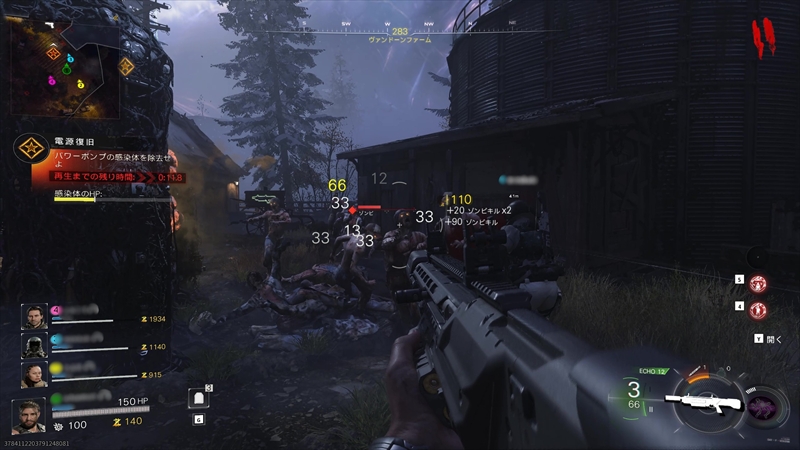Select the helmeted teammate portrait
The width and height of the screenshot is (800, 450).
pyautogui.click(x=34, y=345)
